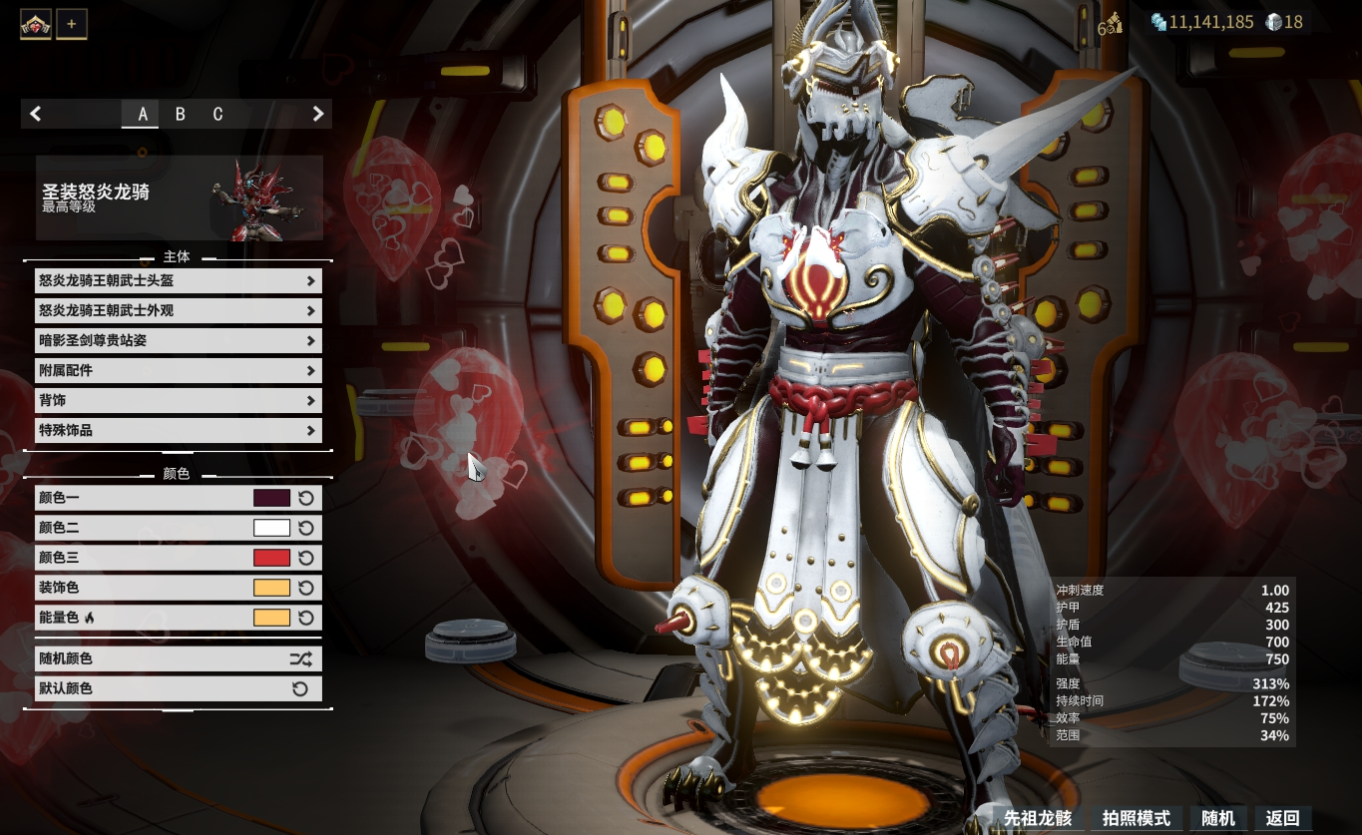Open the 附属配件 attachments menu

(178, 371)
